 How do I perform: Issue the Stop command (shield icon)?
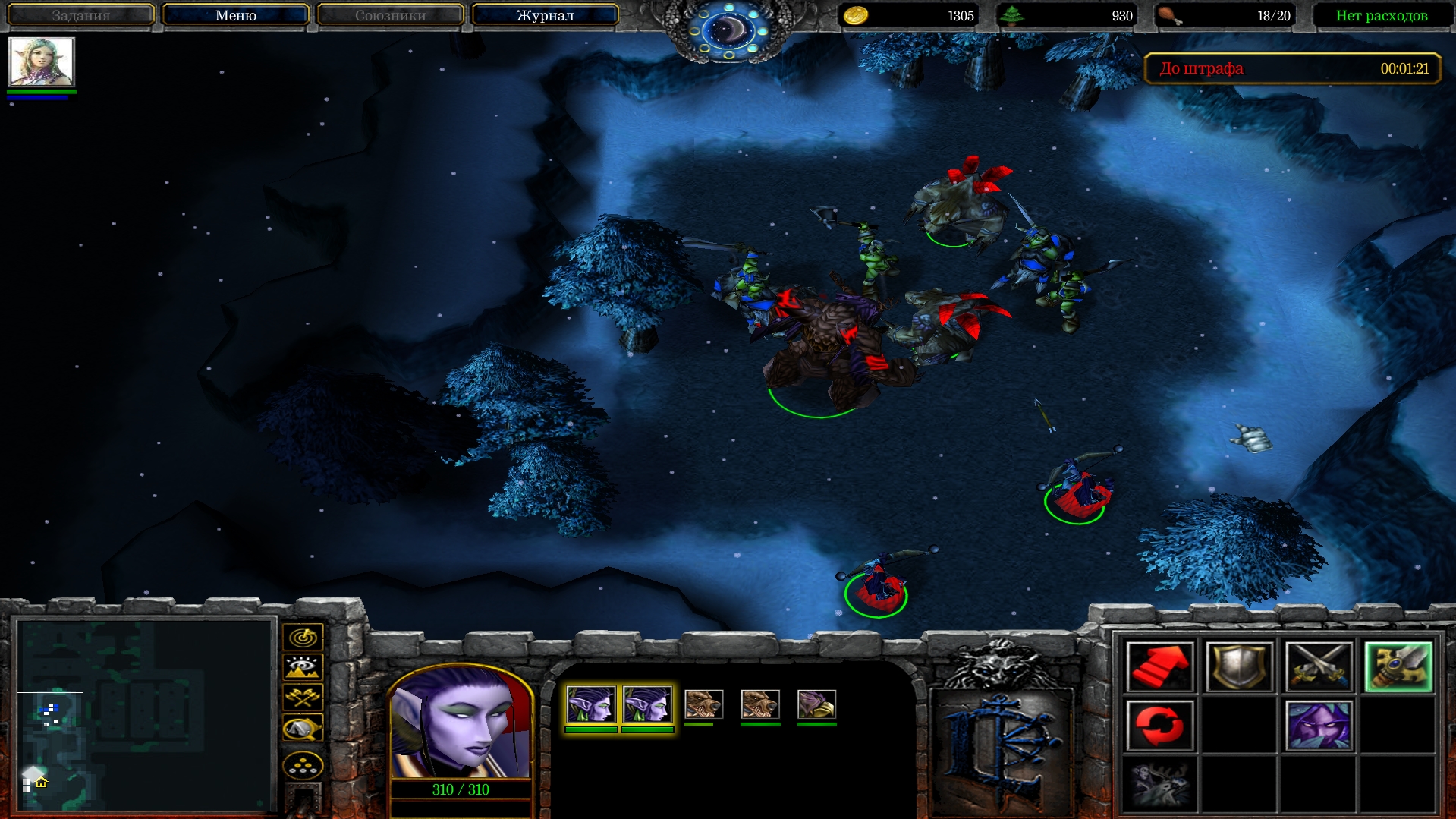click(x=1239, y=667)
